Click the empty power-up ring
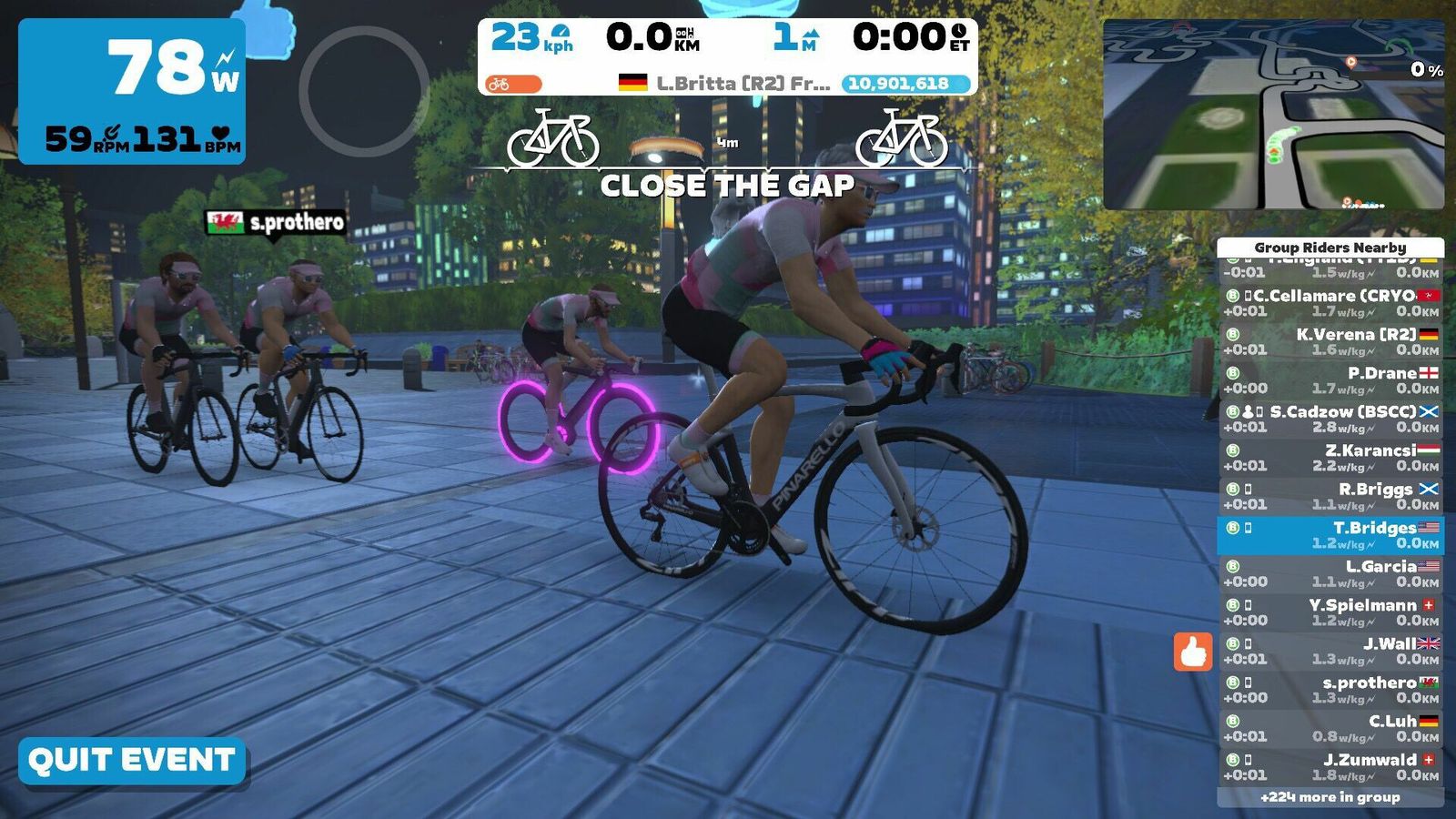1456x819 pixels. pyautogui.click(x=364, y=91)
